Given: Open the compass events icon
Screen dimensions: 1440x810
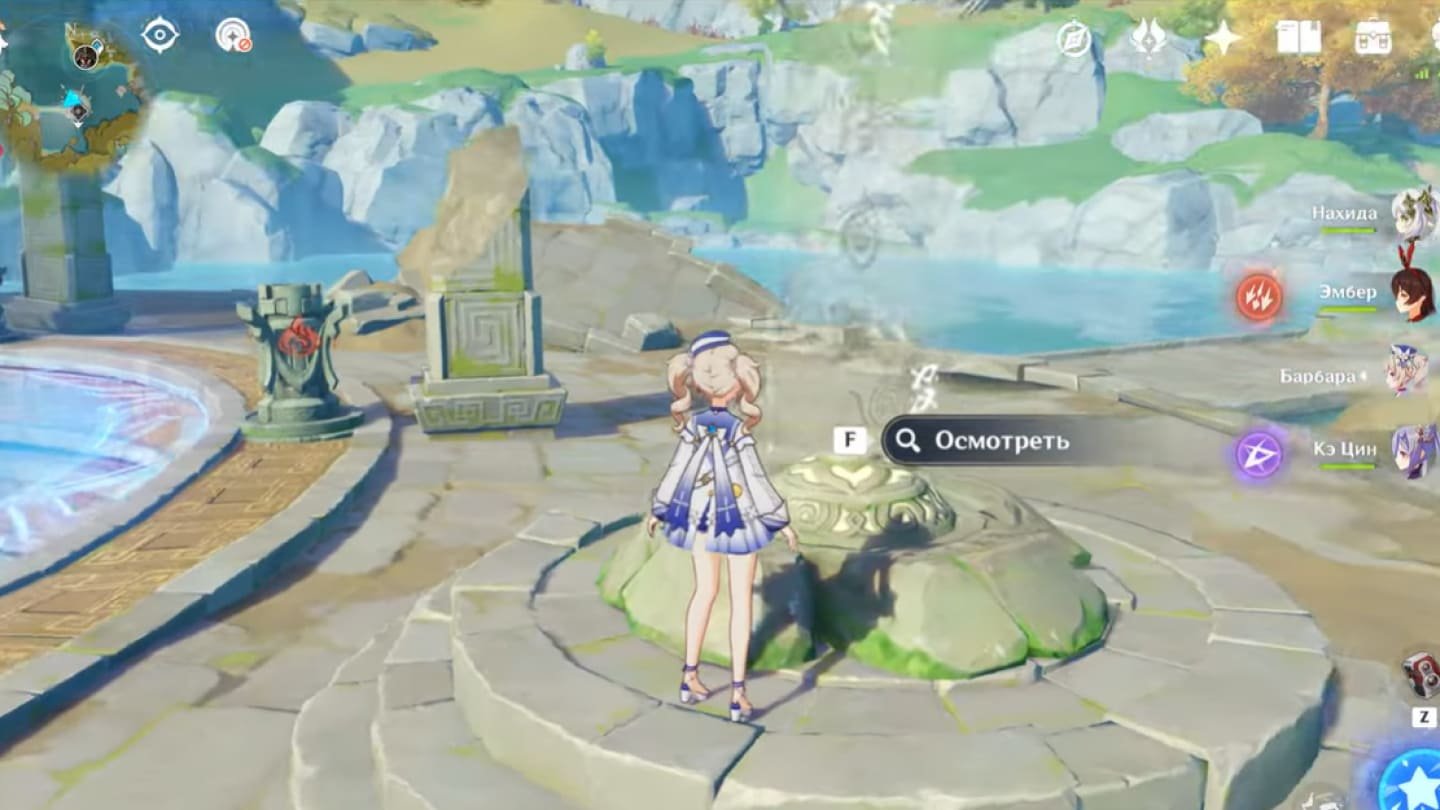Looking at the screenshot, I should click(1074, 39).
